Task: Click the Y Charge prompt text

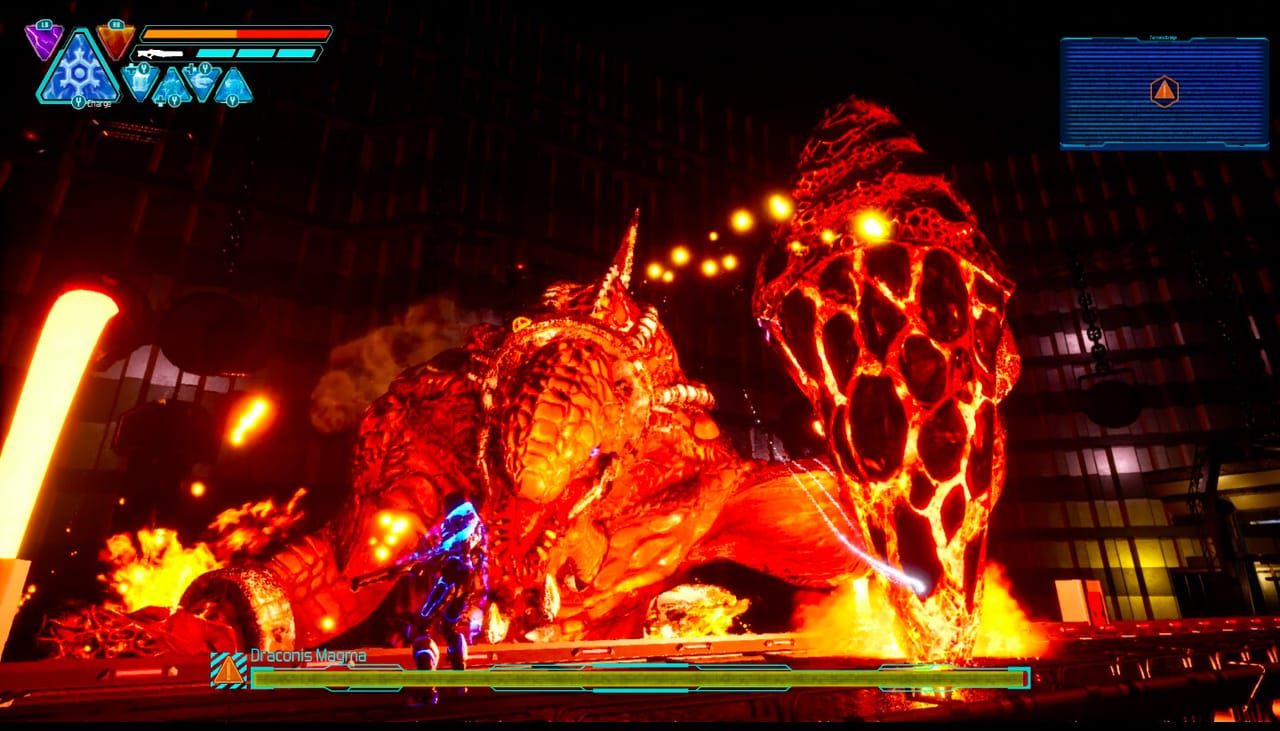Action: (92, 102)
